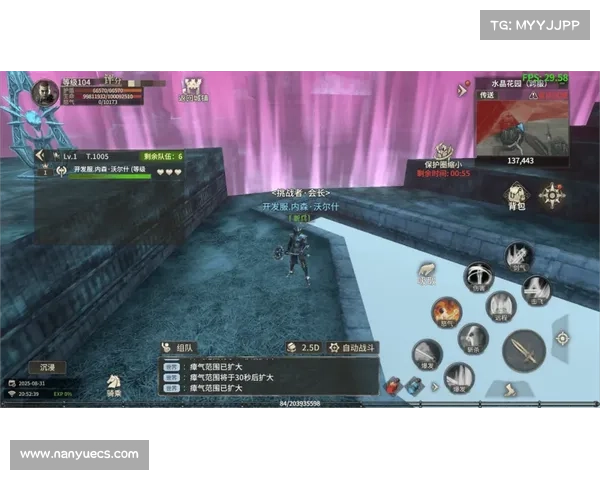The image size is (600, 480).
Task: Open the compass menu beside backpack
Action: (x=551, y=195)
